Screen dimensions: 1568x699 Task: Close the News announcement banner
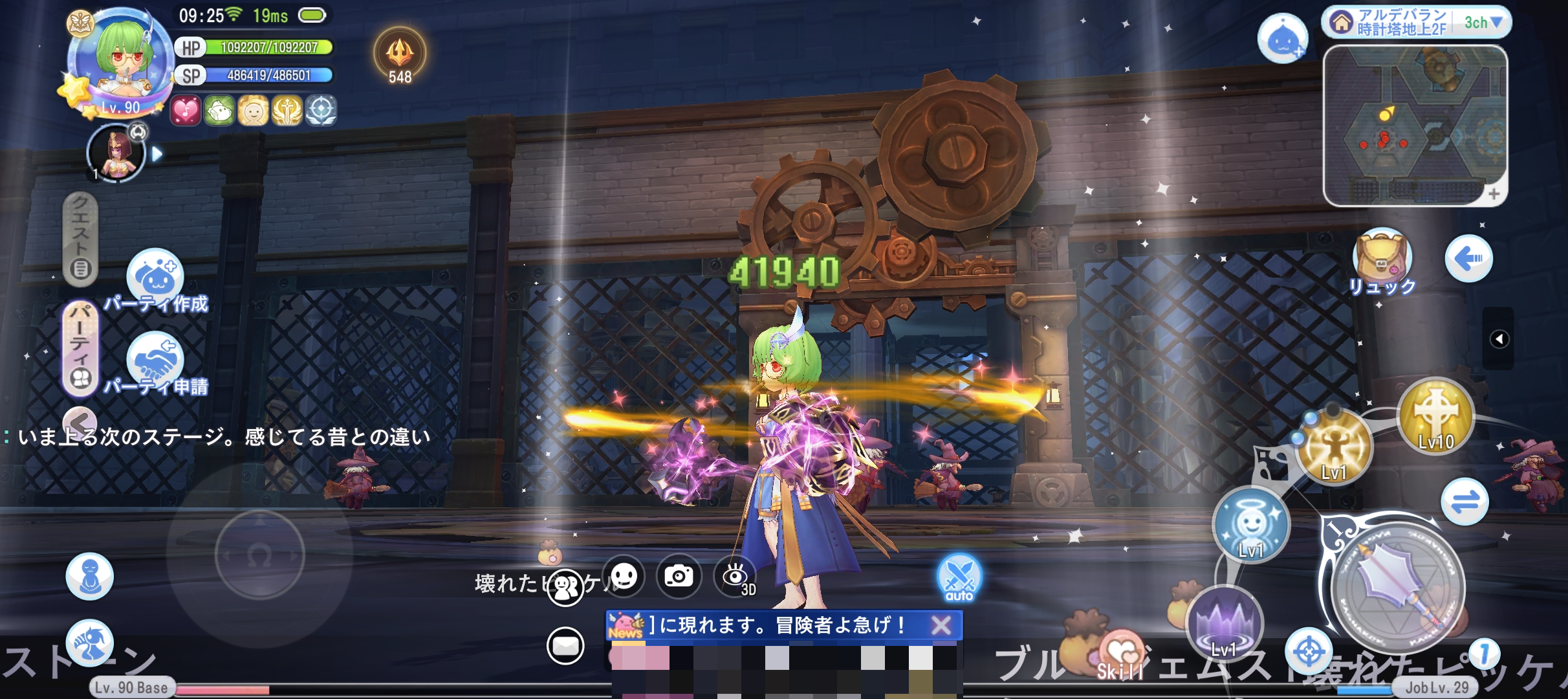coord(941,625)
